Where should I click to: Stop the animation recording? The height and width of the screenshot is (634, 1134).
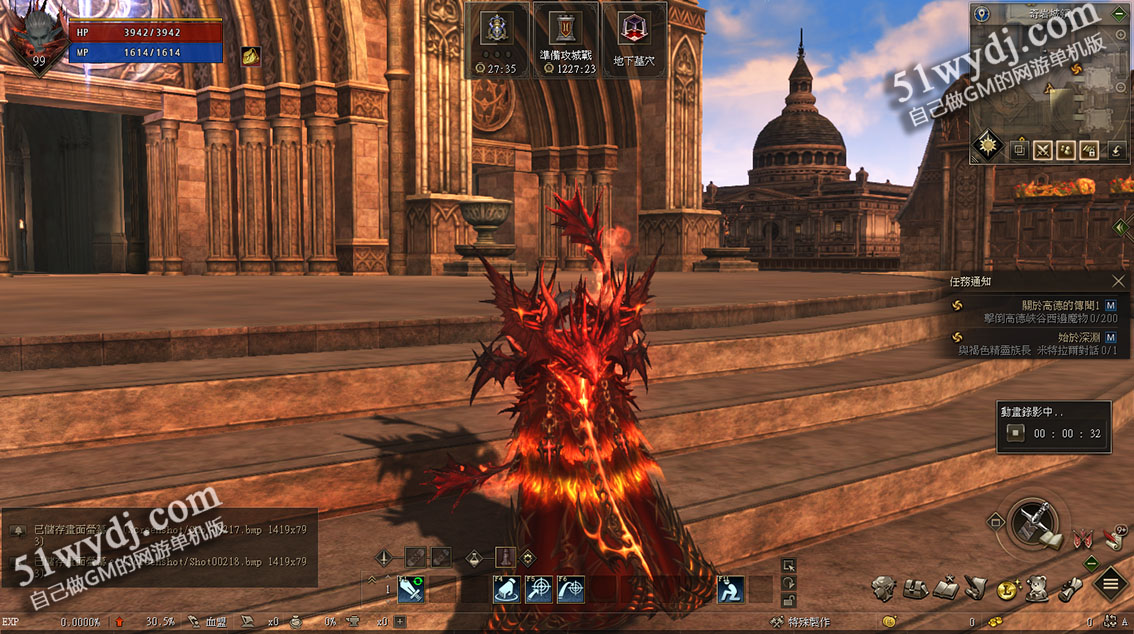(1017, 433)
